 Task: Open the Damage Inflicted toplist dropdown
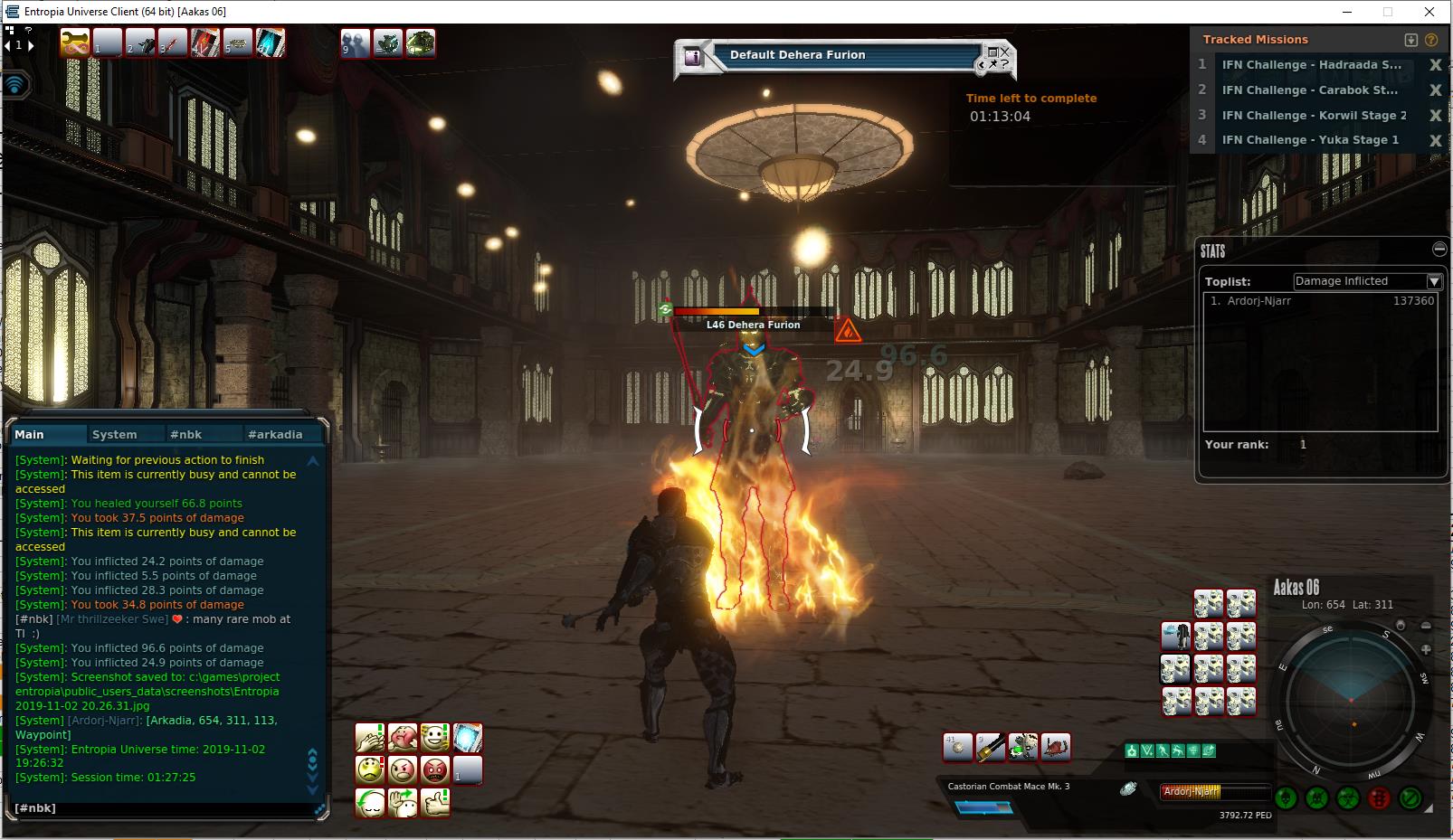click(x=1434, y=281)
